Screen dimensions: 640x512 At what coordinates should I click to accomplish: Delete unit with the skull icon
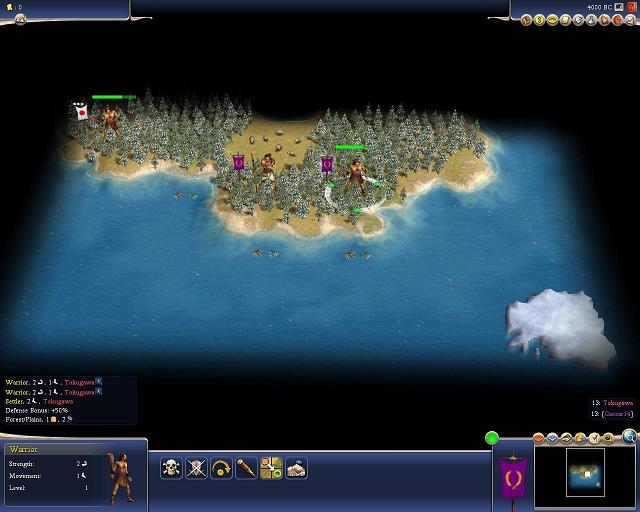[x=171, y=467]
